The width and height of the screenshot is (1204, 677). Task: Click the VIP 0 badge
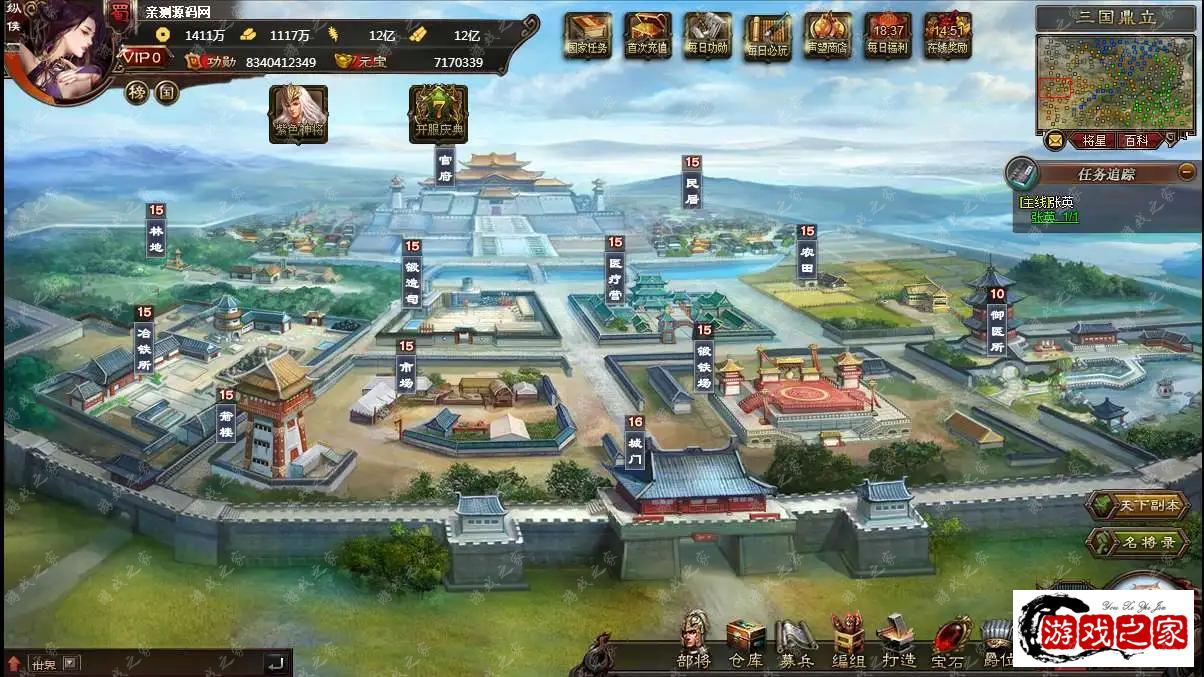pyautogui.click(x=142, y=58)
